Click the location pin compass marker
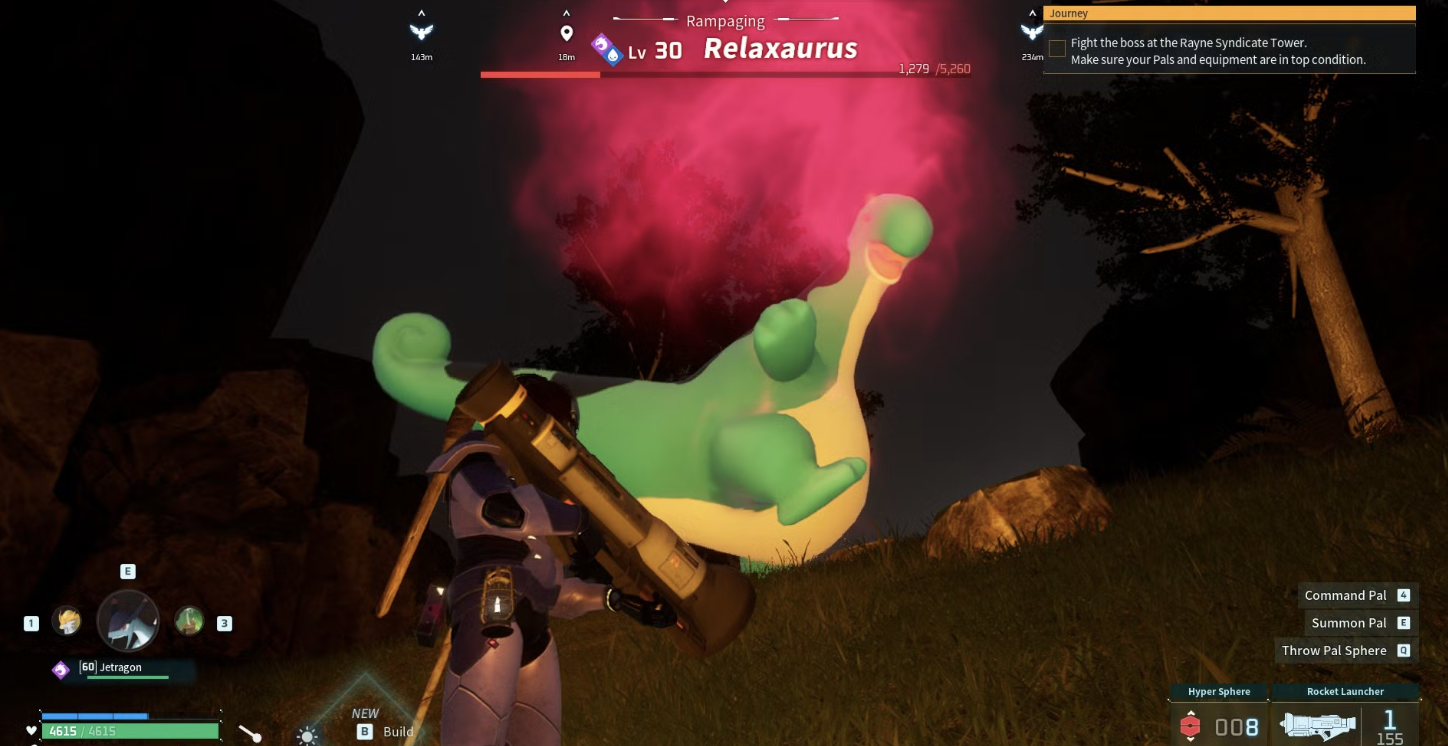The image size is (1448, 746). pos(567,34)
